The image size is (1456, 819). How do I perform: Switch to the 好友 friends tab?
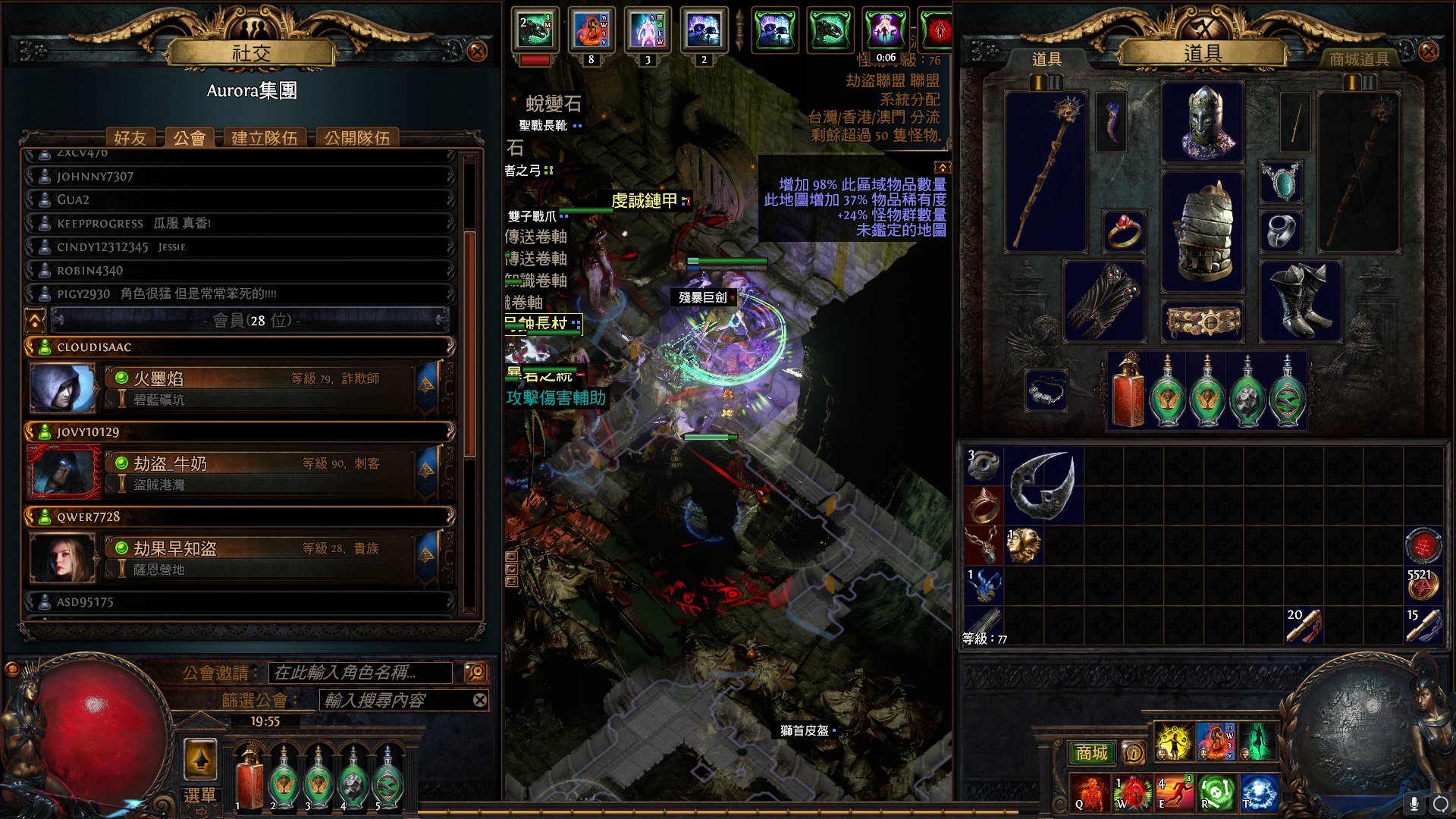(130, 138)
